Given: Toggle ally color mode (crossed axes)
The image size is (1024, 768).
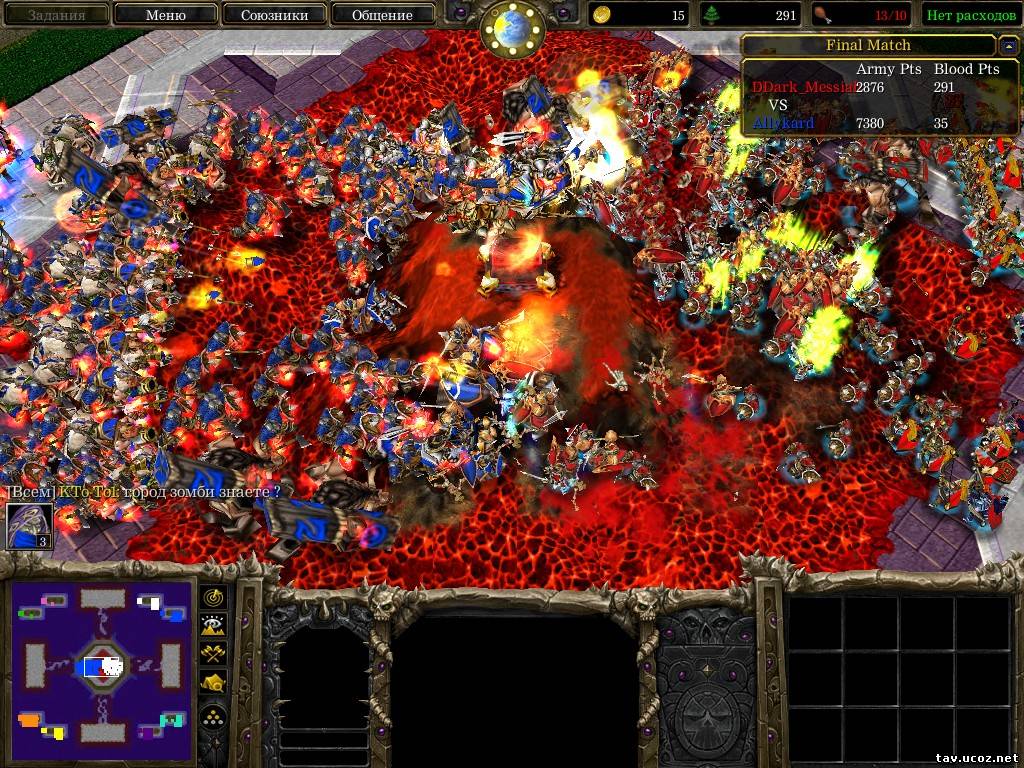Looking at the screenshot, I should point(213,653).
